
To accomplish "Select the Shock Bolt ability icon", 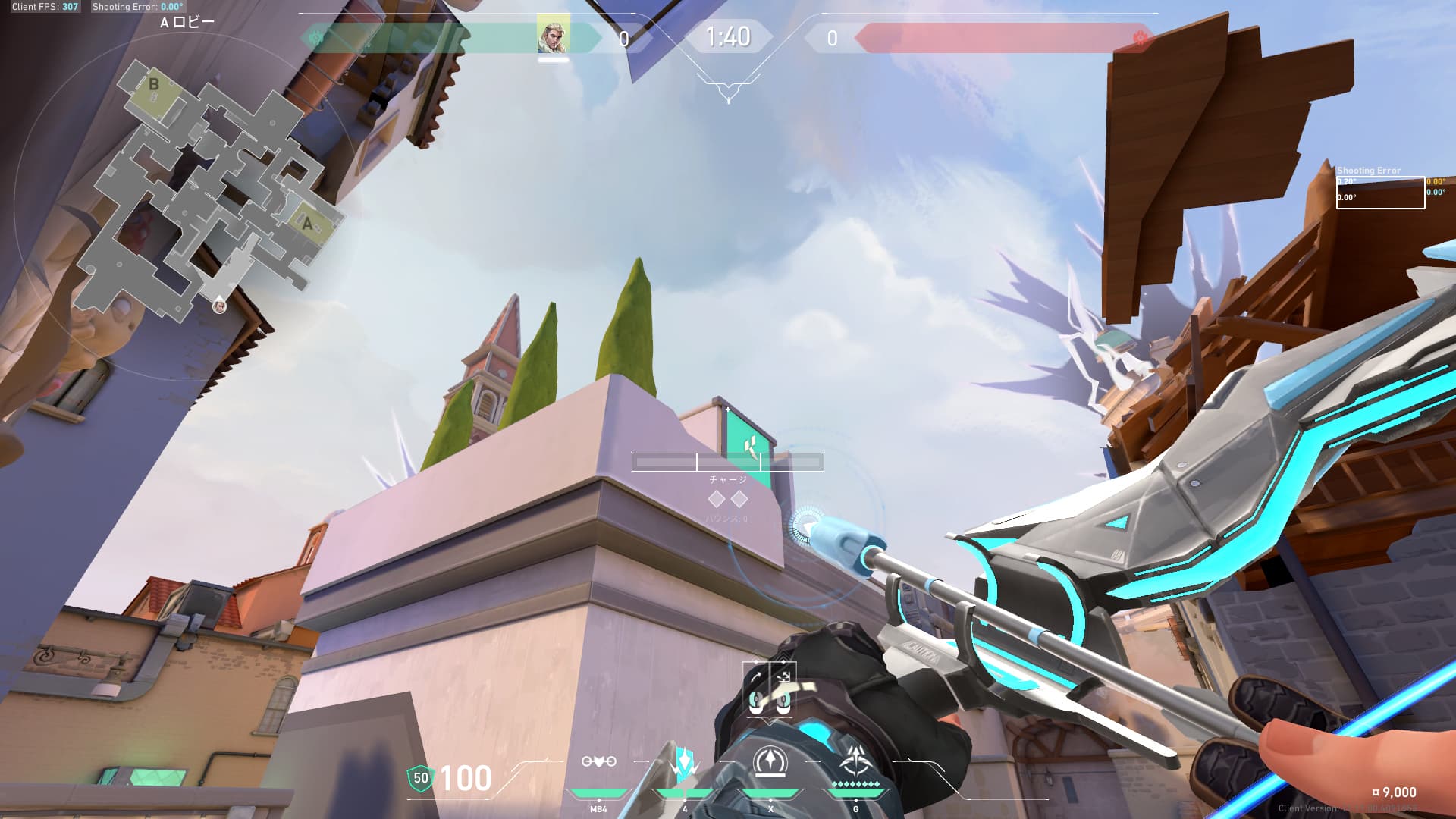I will pos(684,763).
